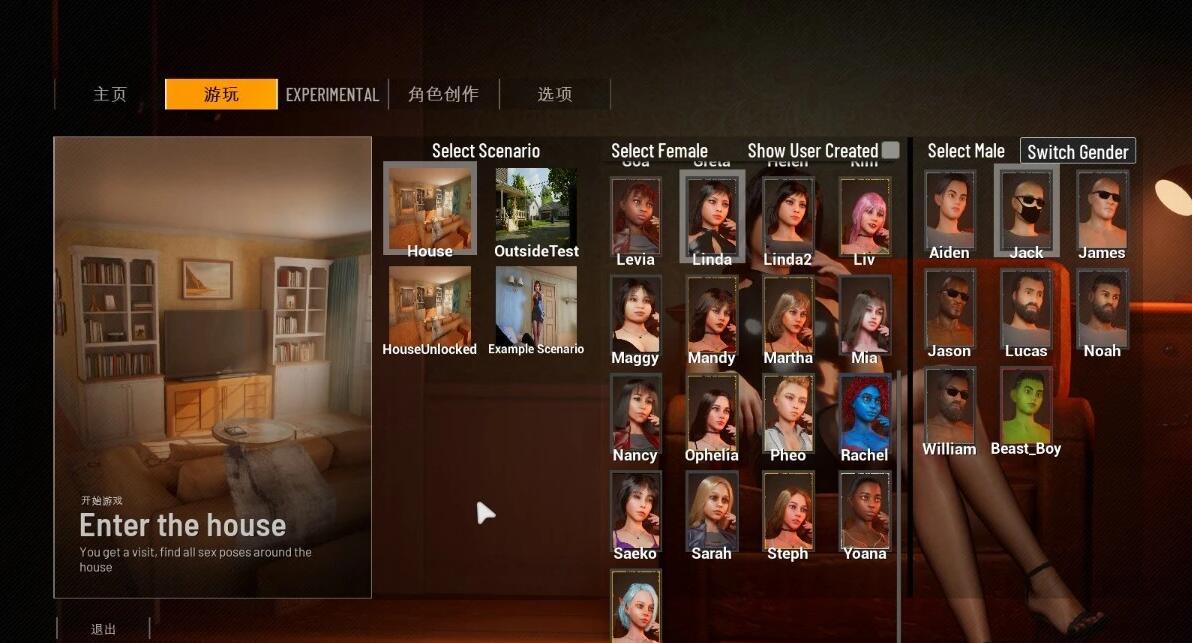Screen dimensions: 1192x643
Task: Toggle the Show User Created checkbox
Action: (890, 150)
